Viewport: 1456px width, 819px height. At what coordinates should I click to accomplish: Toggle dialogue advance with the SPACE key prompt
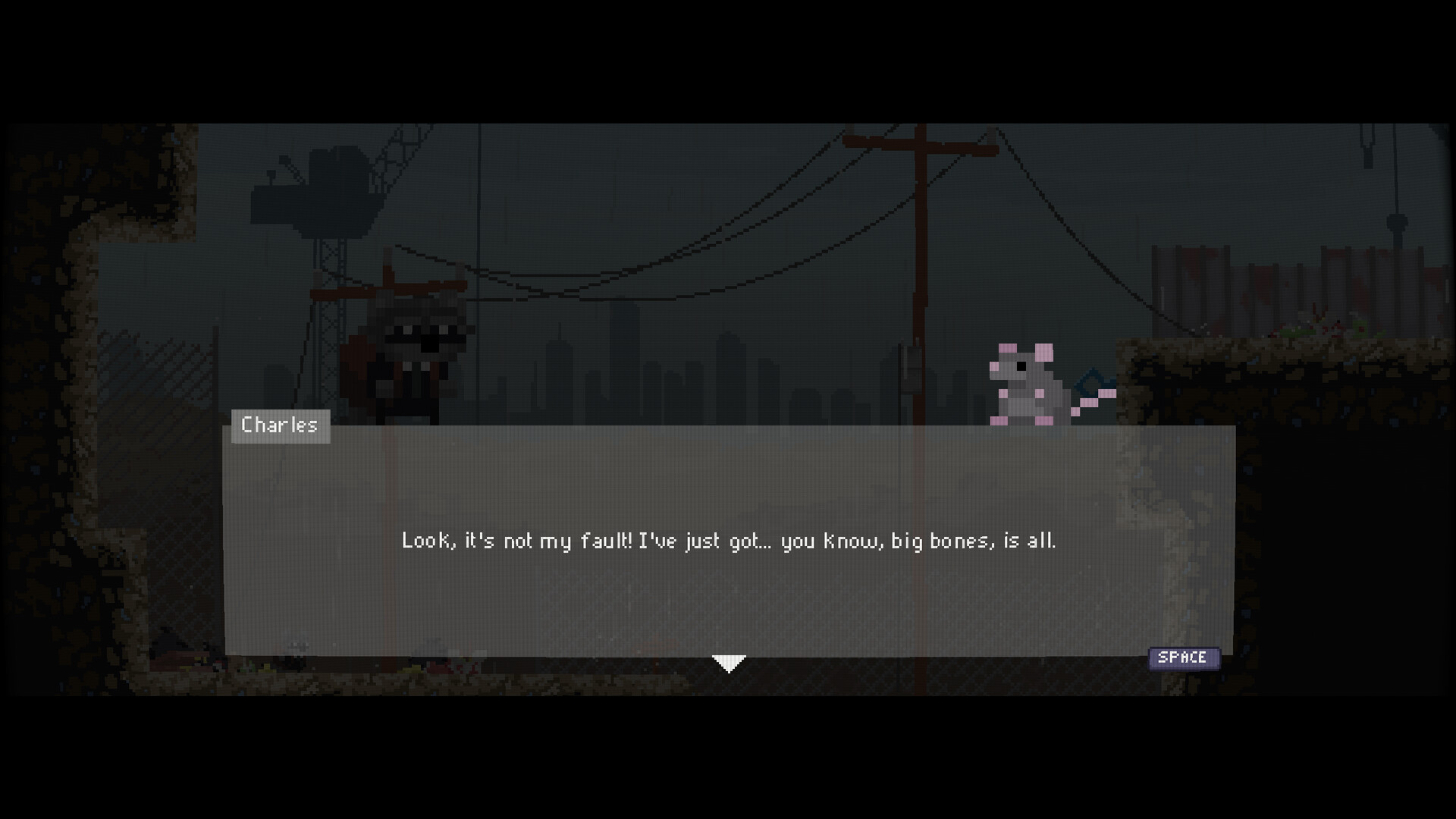click(x=1185, y=657)
